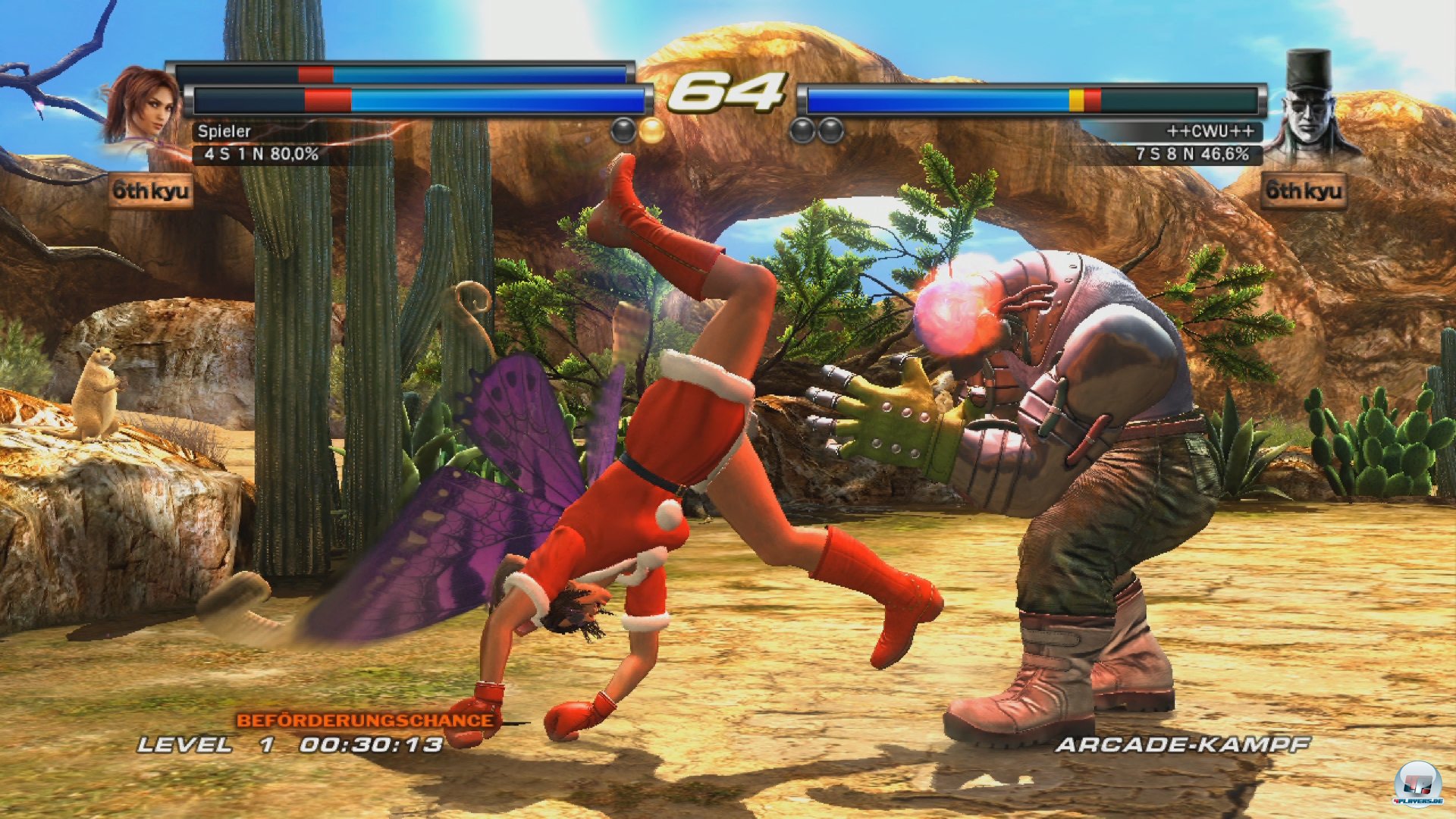The height and width of the screenshot is (819, 1456).
Task: Click the golden round-win orb near the timer
Action: (650, 129)
